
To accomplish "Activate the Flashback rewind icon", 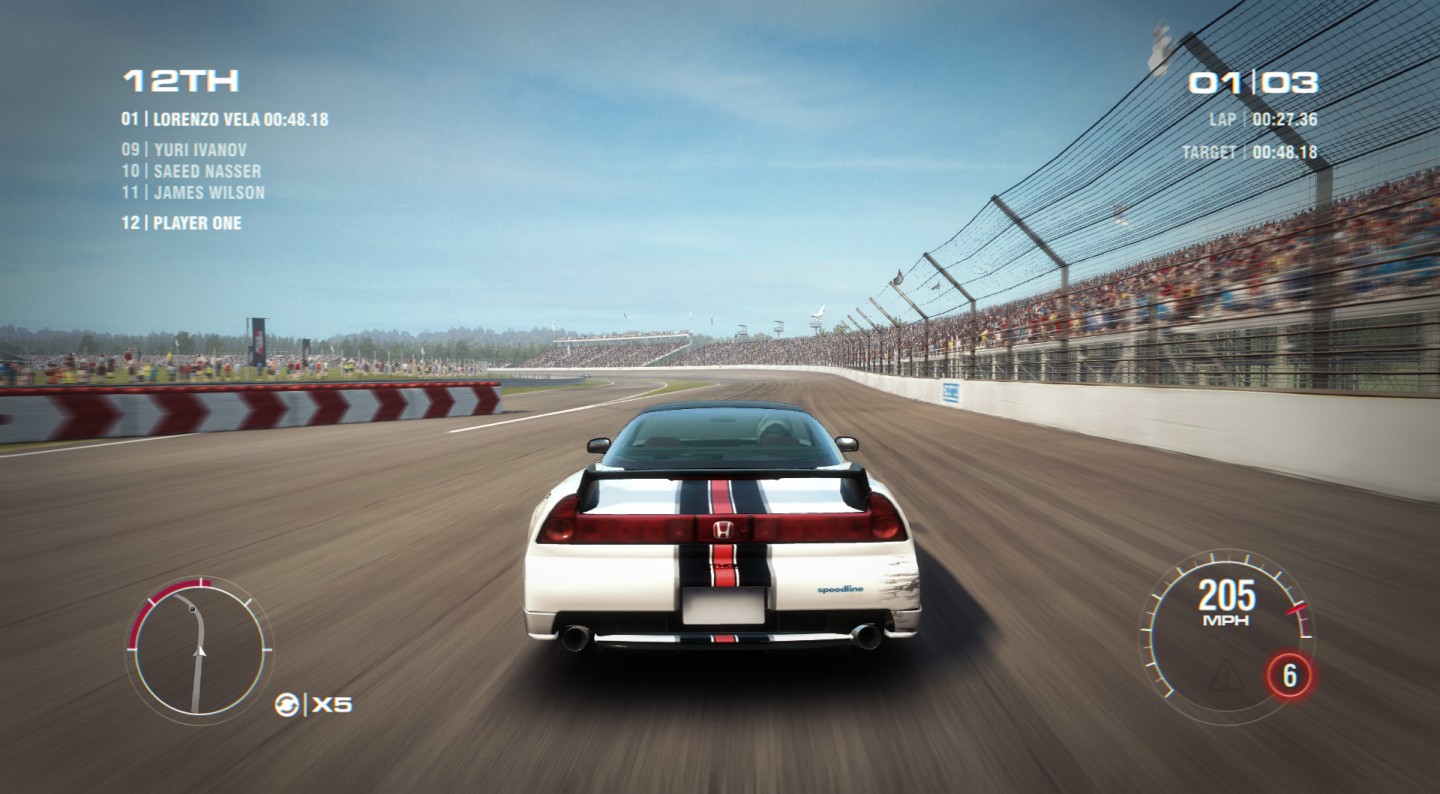I will (287, 705).
